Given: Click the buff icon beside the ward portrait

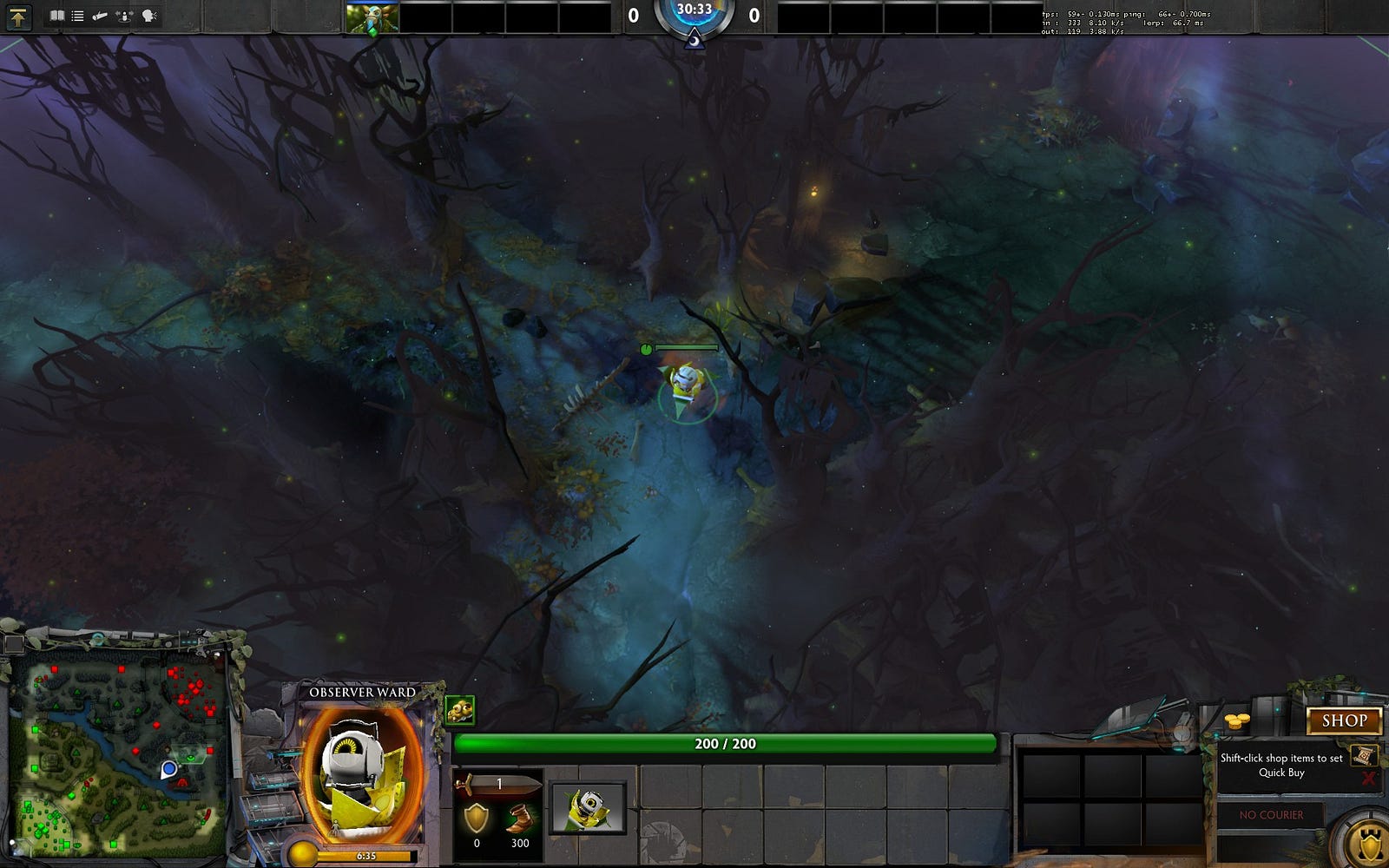Looking at the screenshot, I should point(459,710).
